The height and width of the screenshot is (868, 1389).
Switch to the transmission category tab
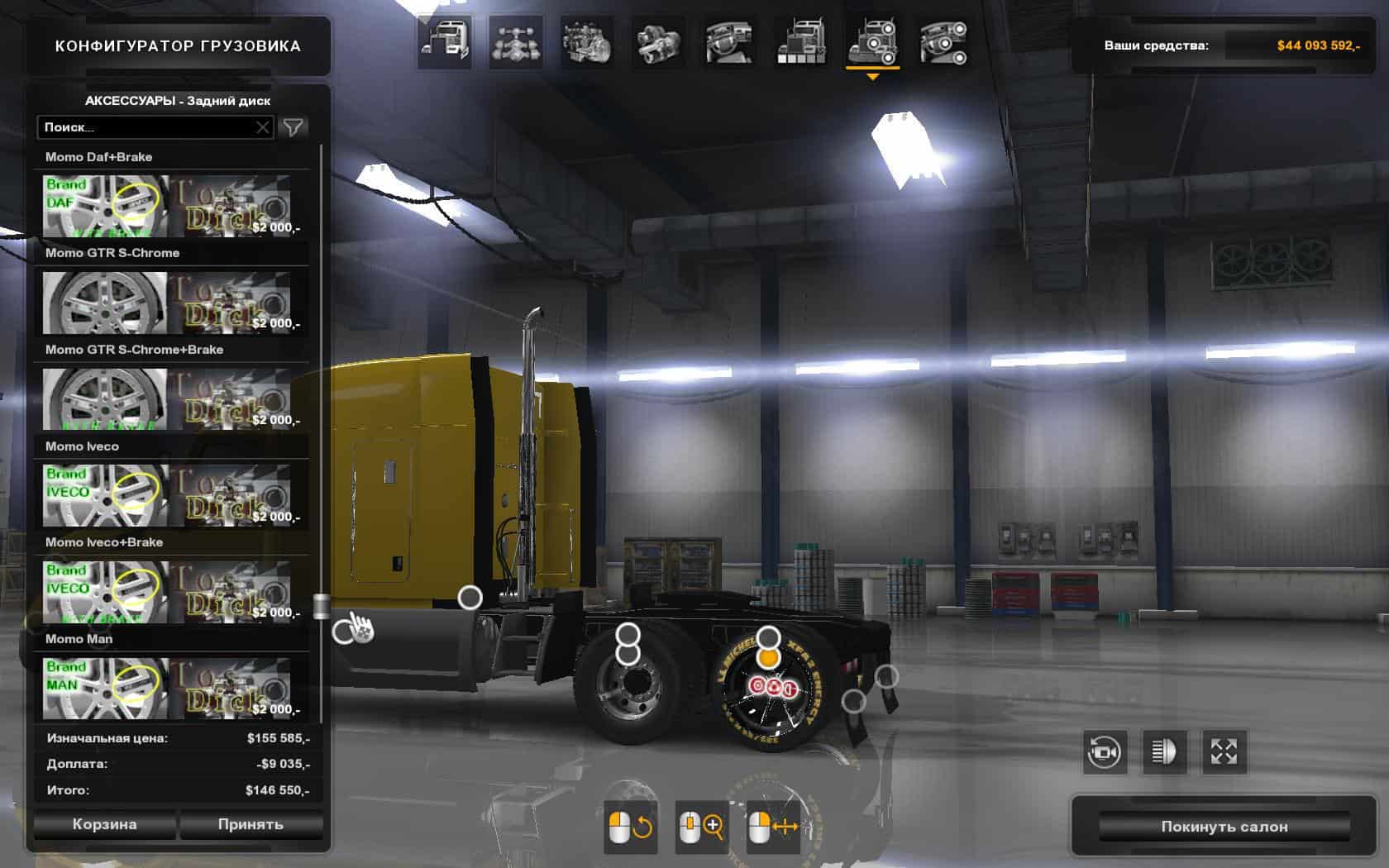[658, 41]
